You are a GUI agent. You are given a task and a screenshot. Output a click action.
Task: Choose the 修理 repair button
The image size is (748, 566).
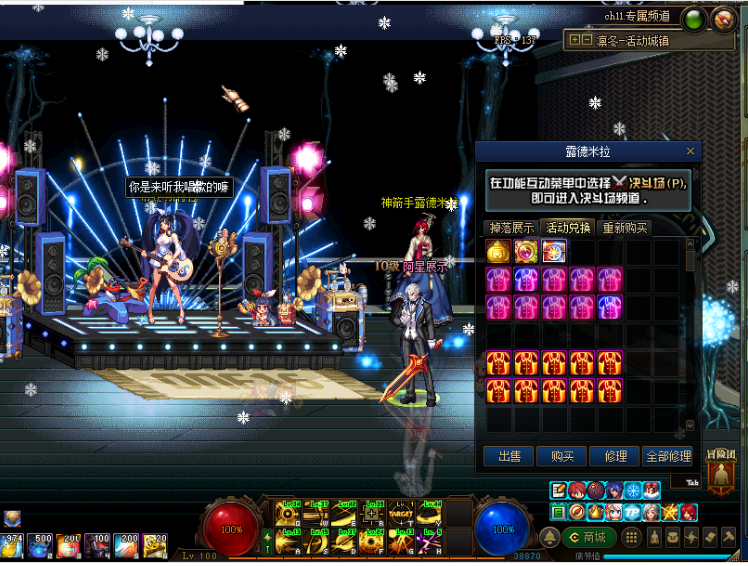tap(614, 456)
